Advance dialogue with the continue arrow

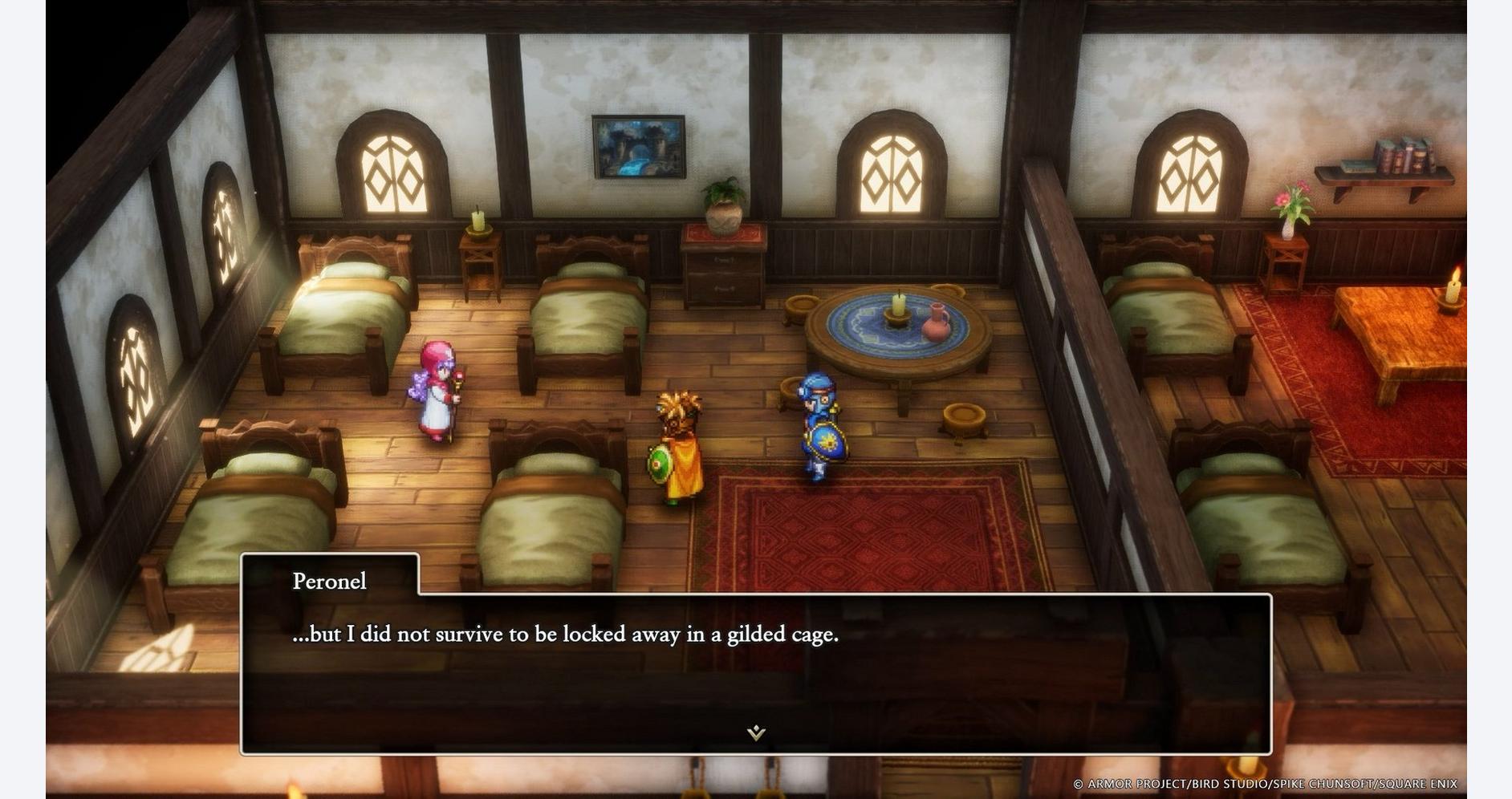(x=756, y=732)
